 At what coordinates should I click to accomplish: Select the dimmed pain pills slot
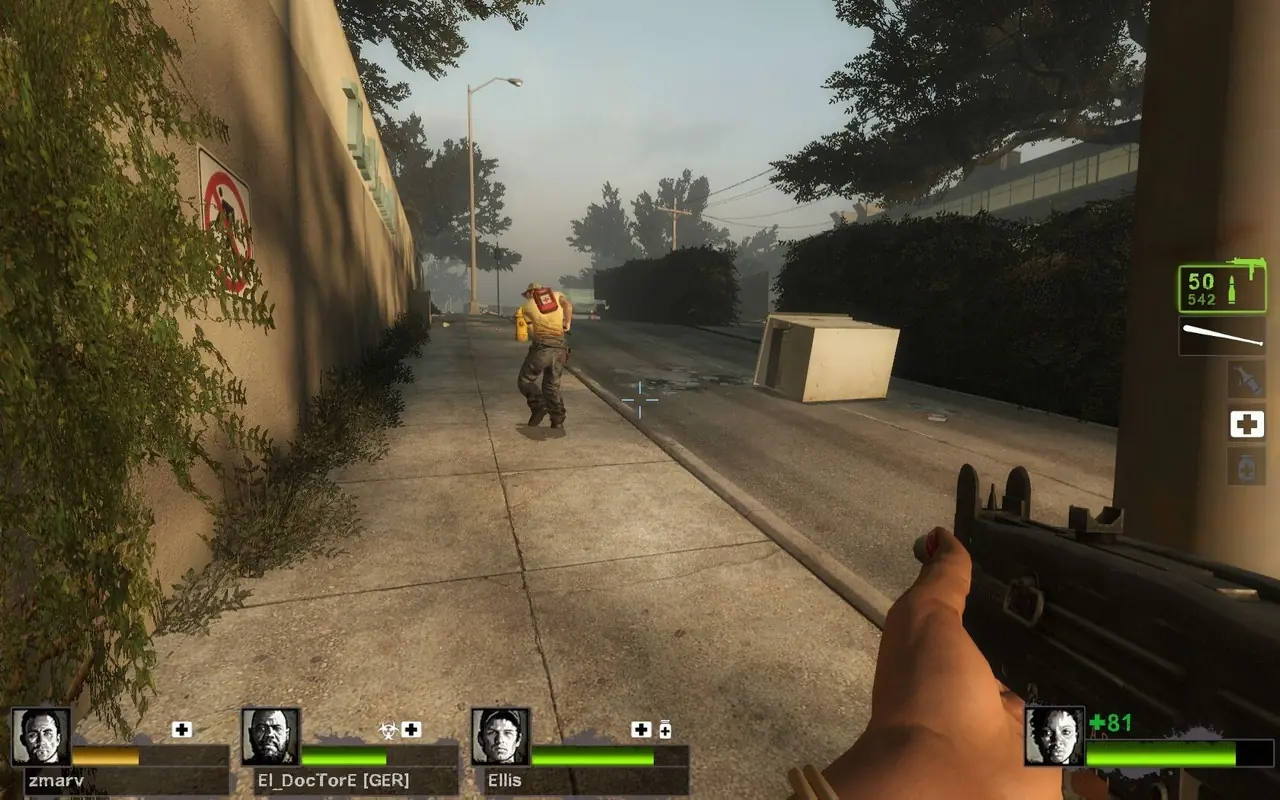[1246, 466]
